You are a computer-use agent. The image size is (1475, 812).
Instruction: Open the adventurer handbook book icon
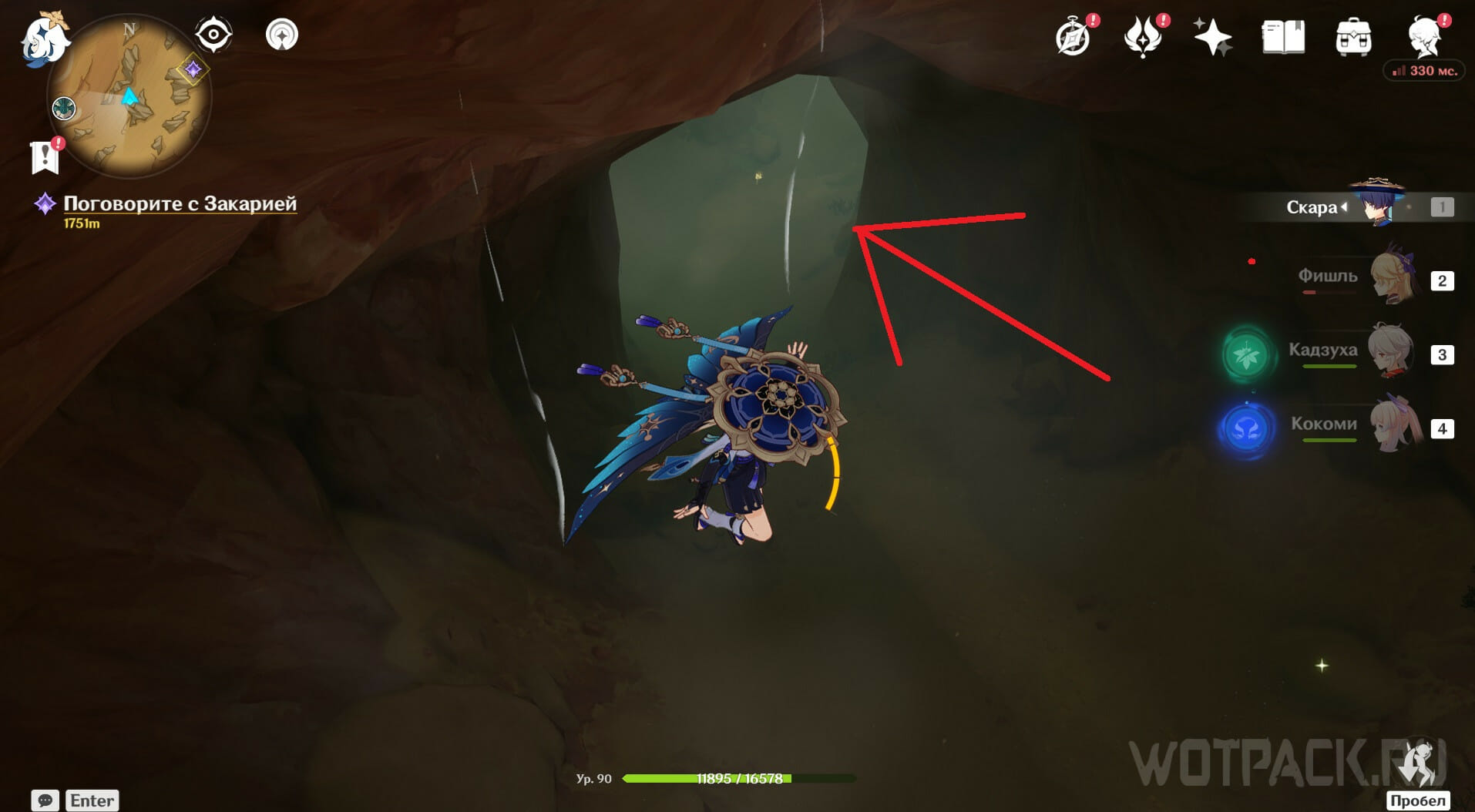tap(1283, 37)
